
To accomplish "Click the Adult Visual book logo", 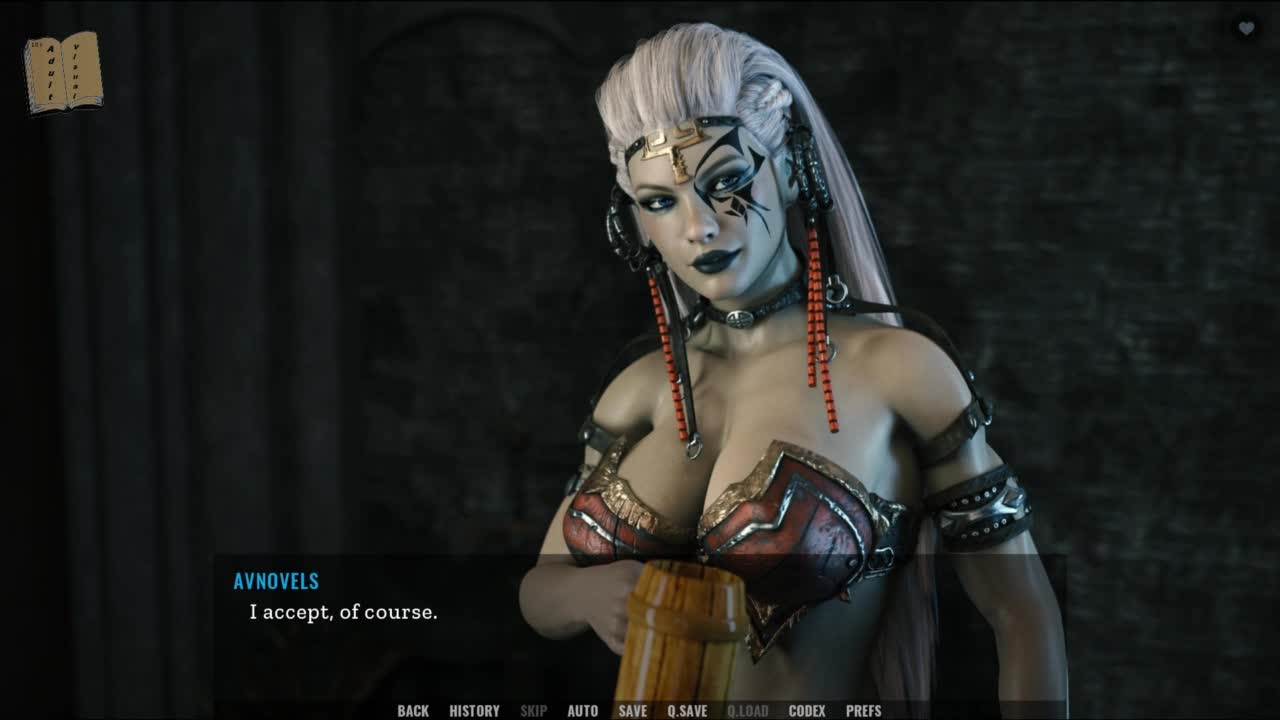I will click(x=63, y=72).
